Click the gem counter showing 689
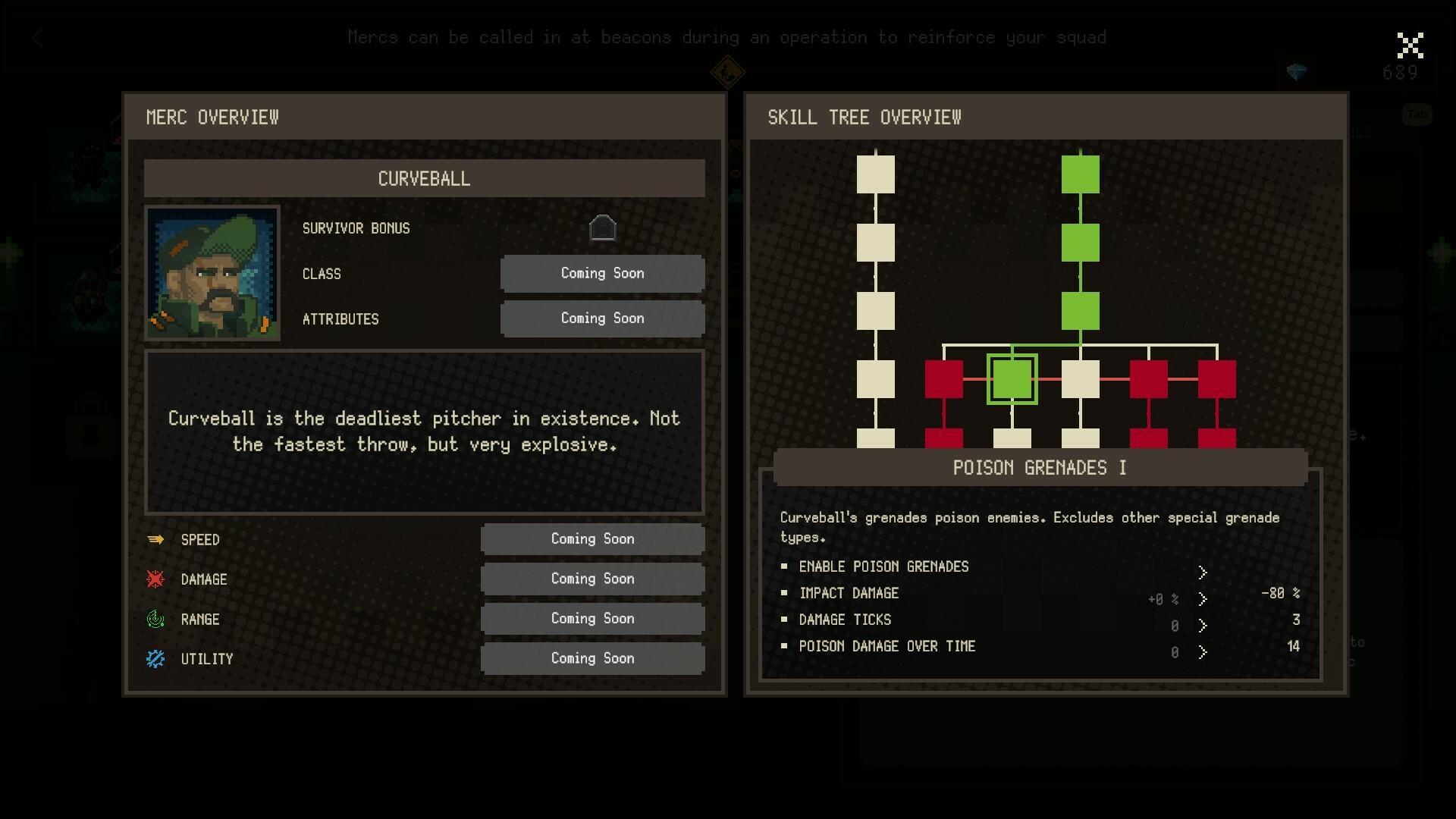The width and height of the screenshot is (1456, 819). (x=1401, y=73)
